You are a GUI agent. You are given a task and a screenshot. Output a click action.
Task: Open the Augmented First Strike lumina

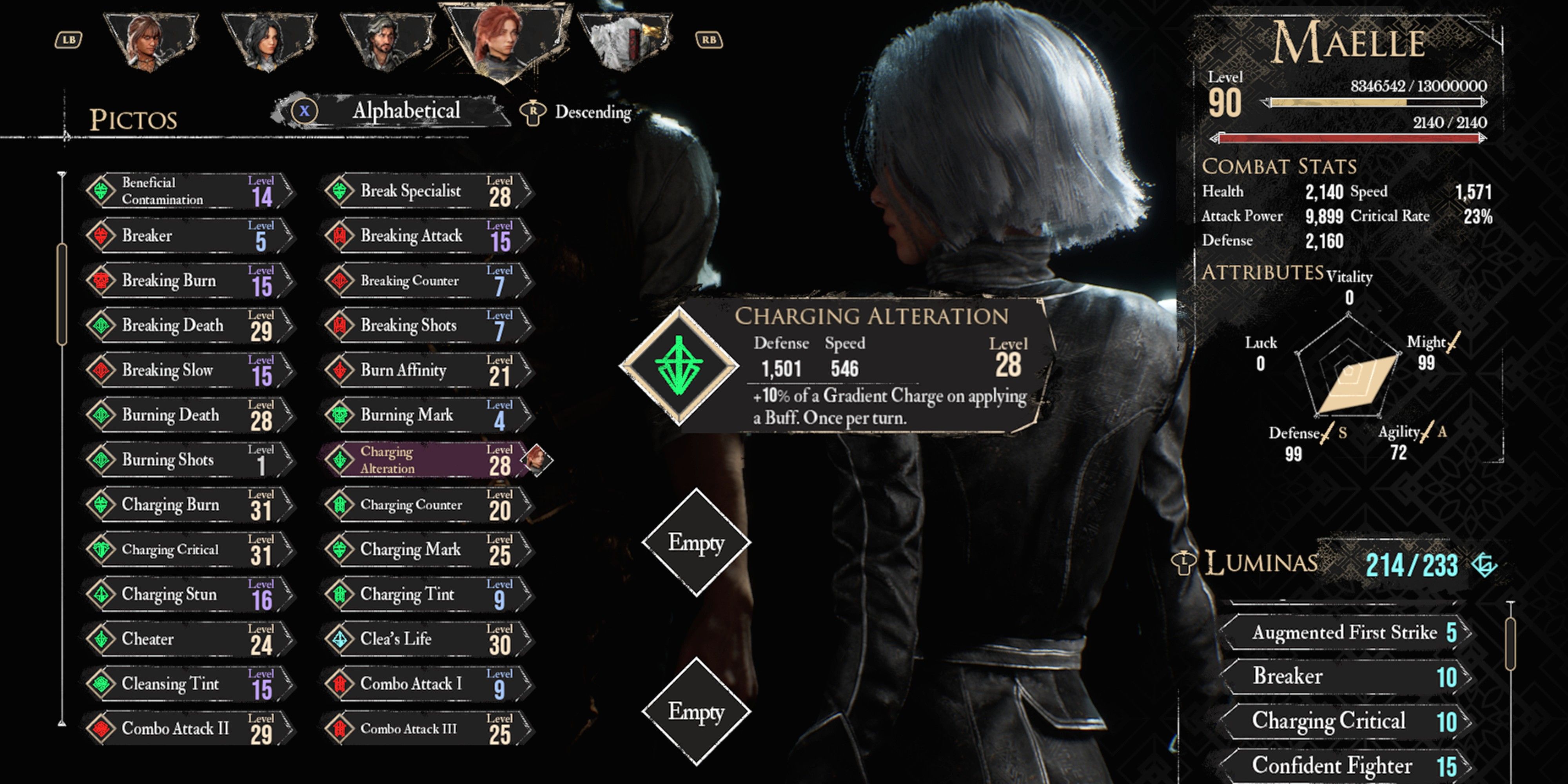[1345, 633]
